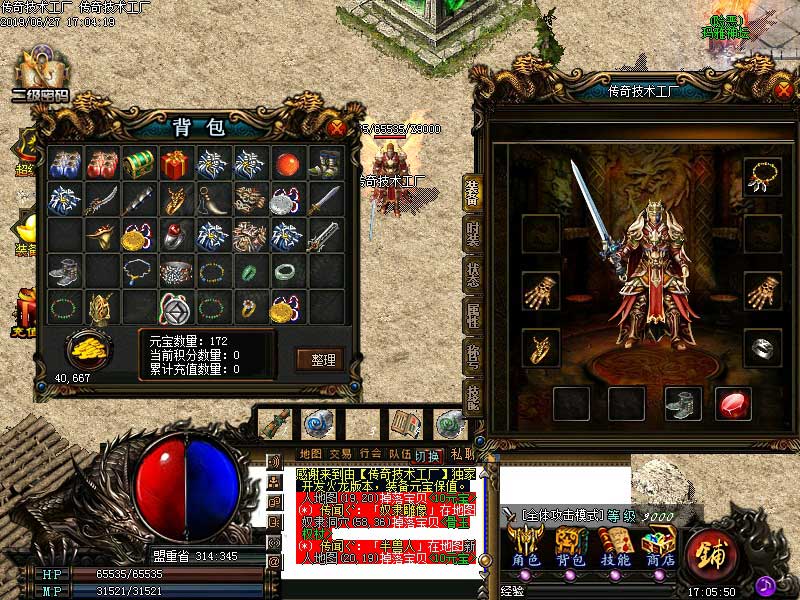Switch chat to the 行会 guild channel
The width and height of the screenshot is (800, 600).
click(x=371, y=454)
